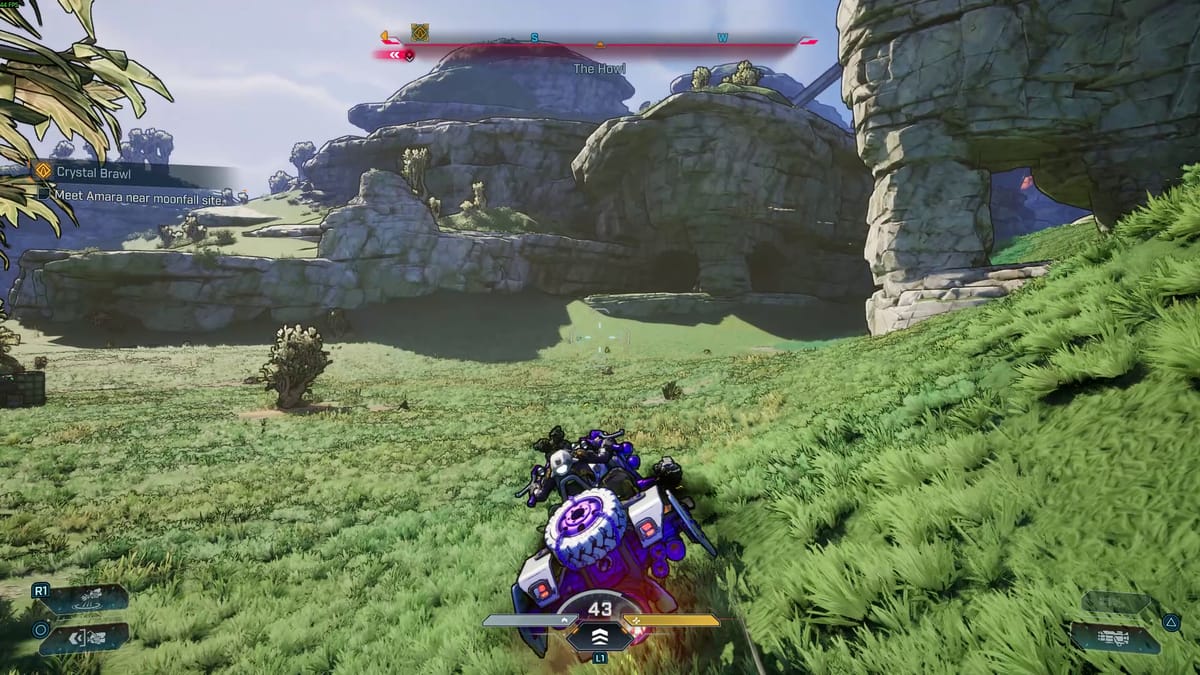The width and height of the screenshot is (1200, 675).
Task: Click the compass bar at the top
Action: 600,41
